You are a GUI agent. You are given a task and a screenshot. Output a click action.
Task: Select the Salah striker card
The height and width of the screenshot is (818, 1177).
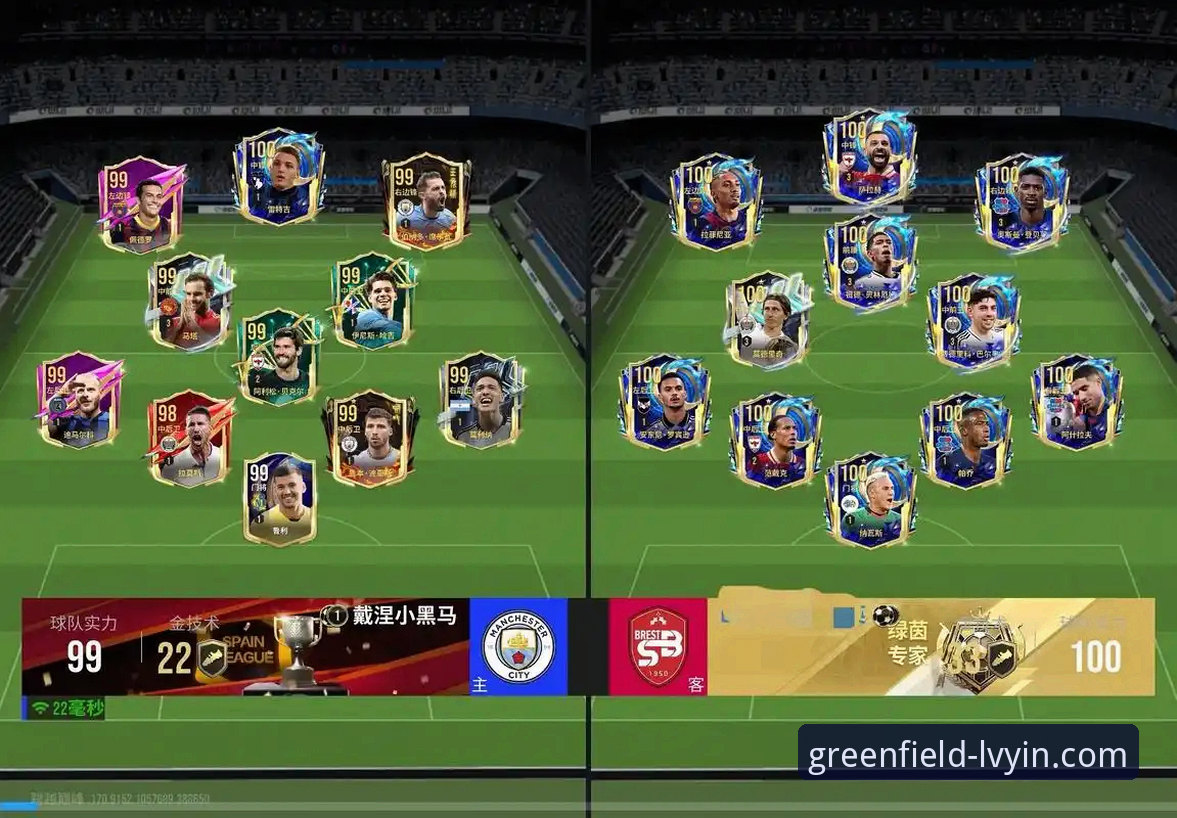[x=869, y=157]
